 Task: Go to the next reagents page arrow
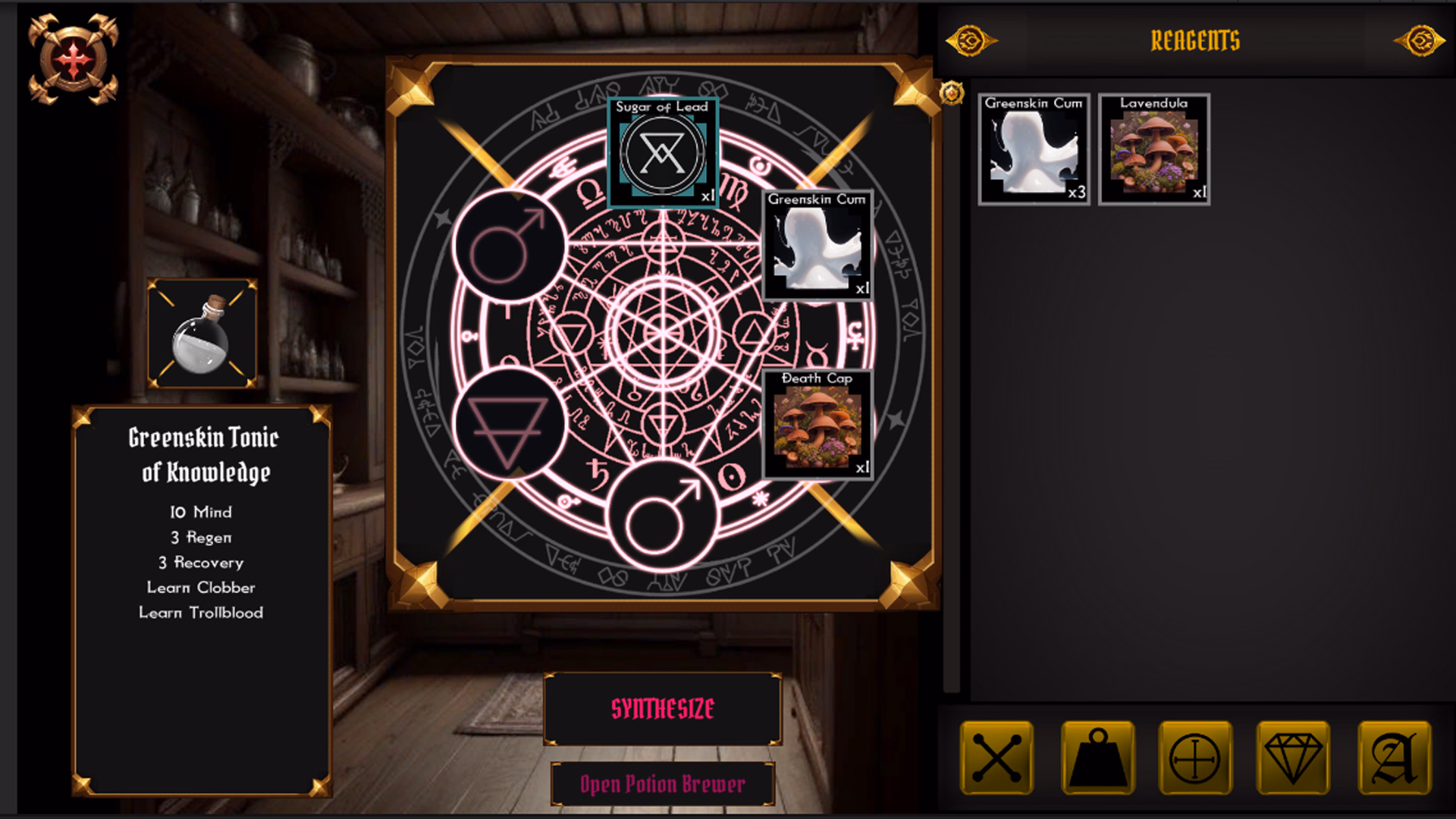click(1420, 40)
